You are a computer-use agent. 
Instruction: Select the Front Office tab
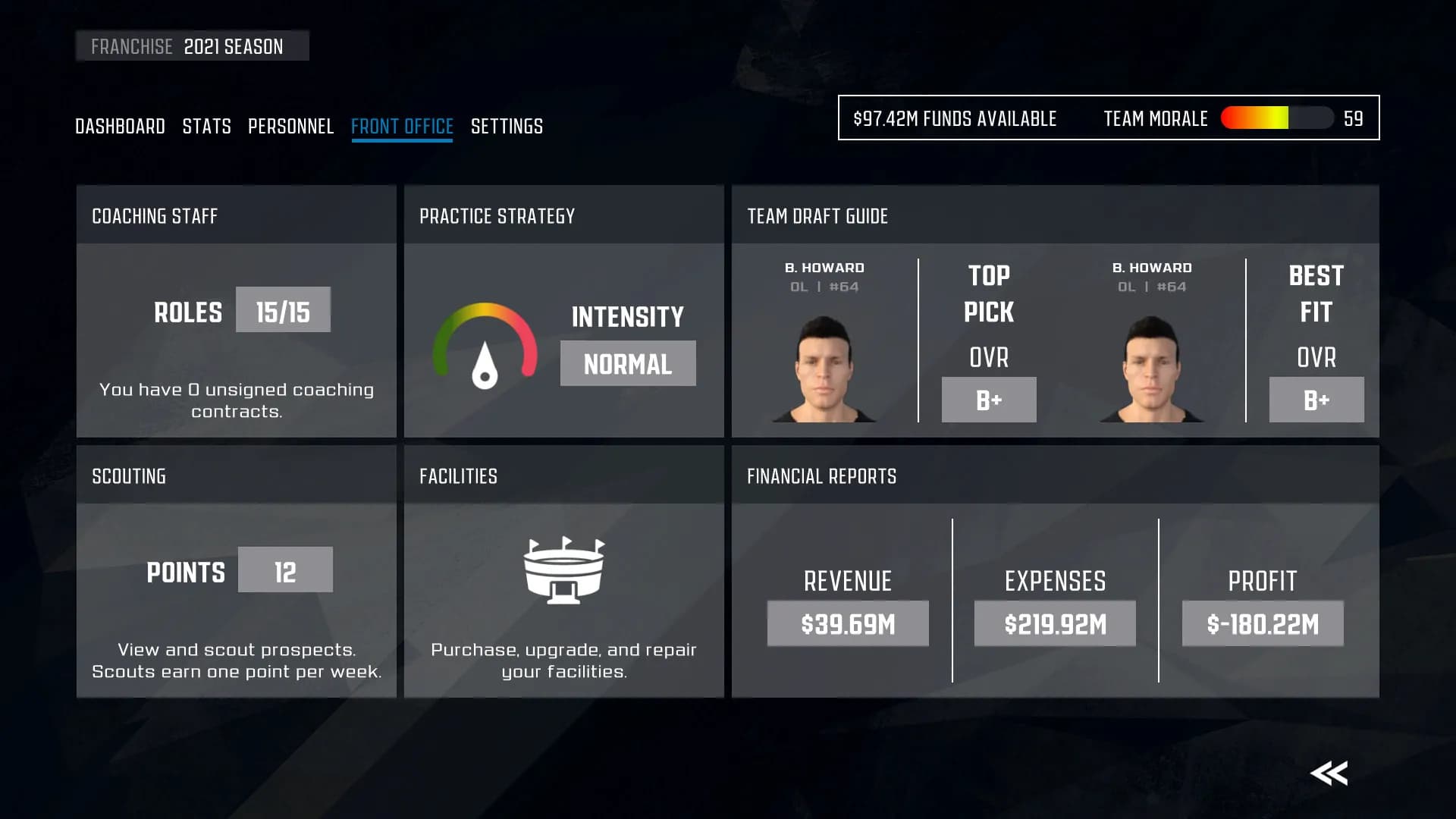coord(402,126)
